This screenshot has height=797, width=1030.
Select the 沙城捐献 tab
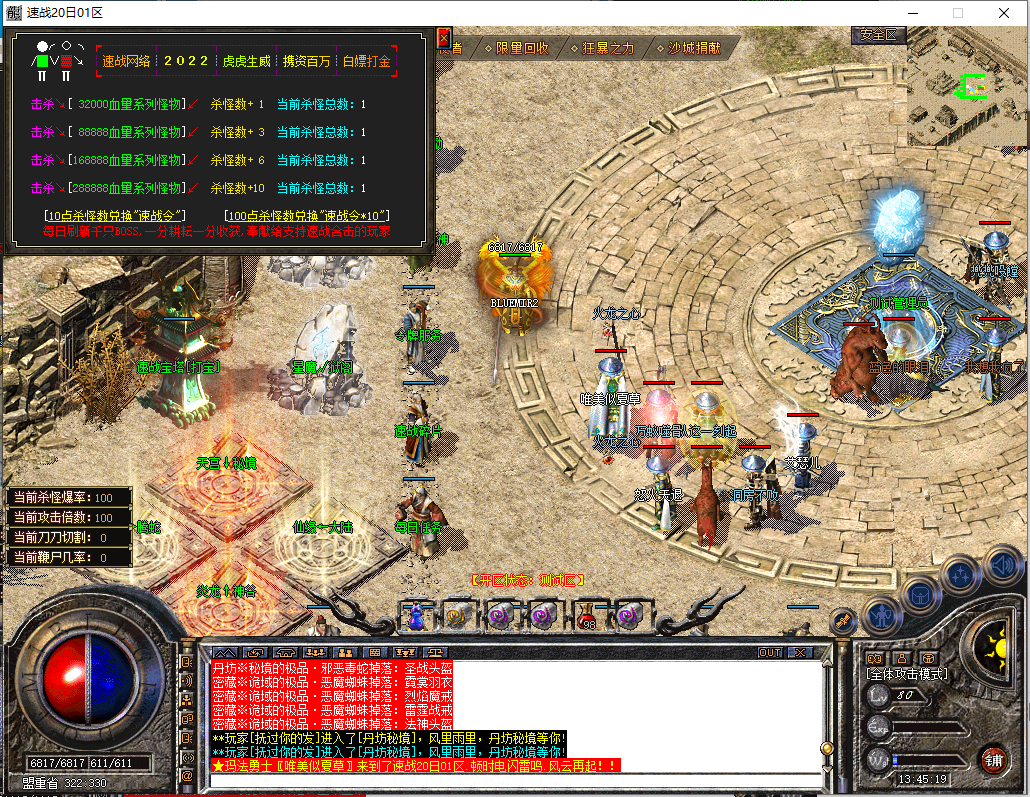tap(694, 48)
